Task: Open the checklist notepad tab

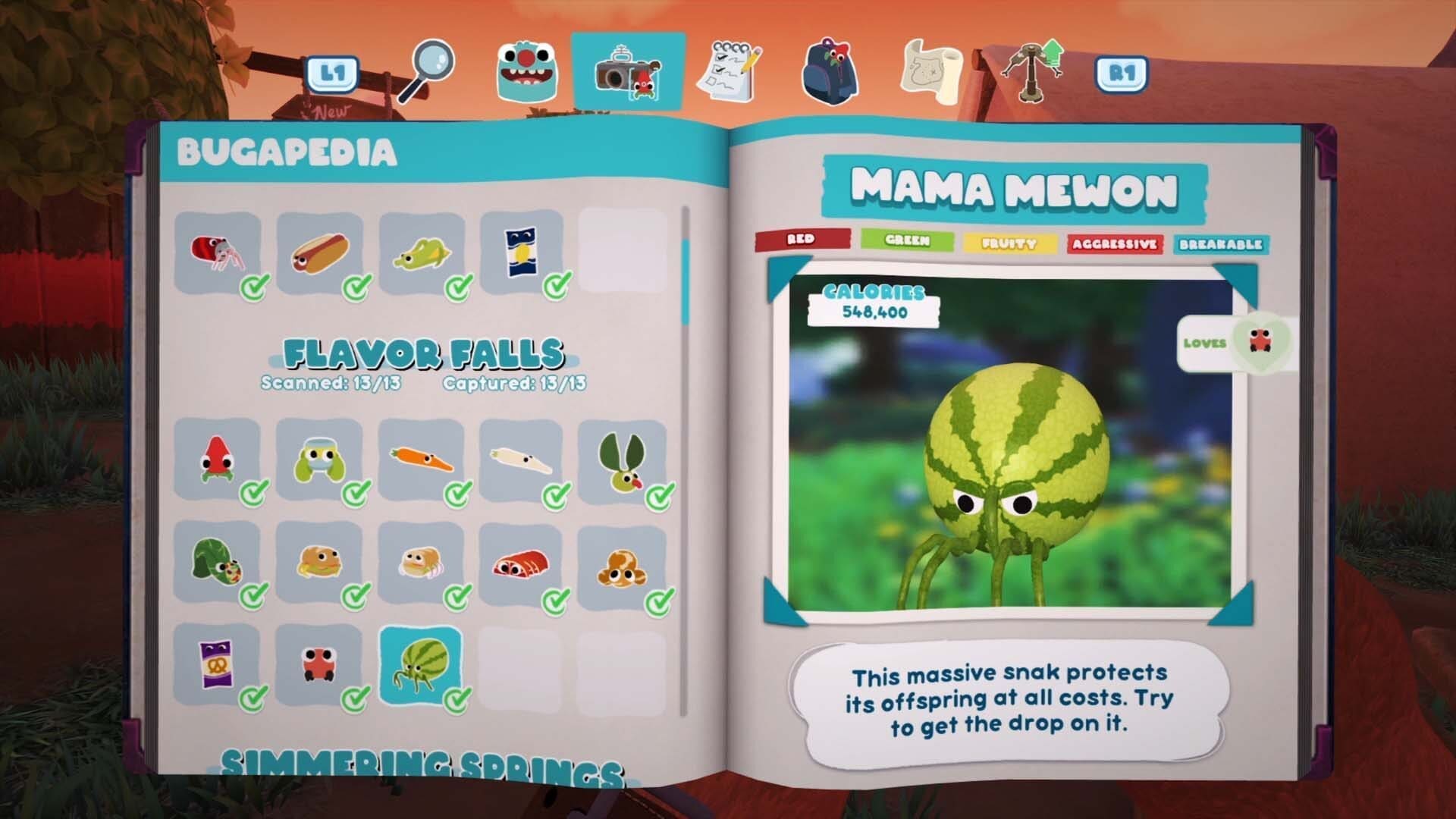Action: click(731, 73)
